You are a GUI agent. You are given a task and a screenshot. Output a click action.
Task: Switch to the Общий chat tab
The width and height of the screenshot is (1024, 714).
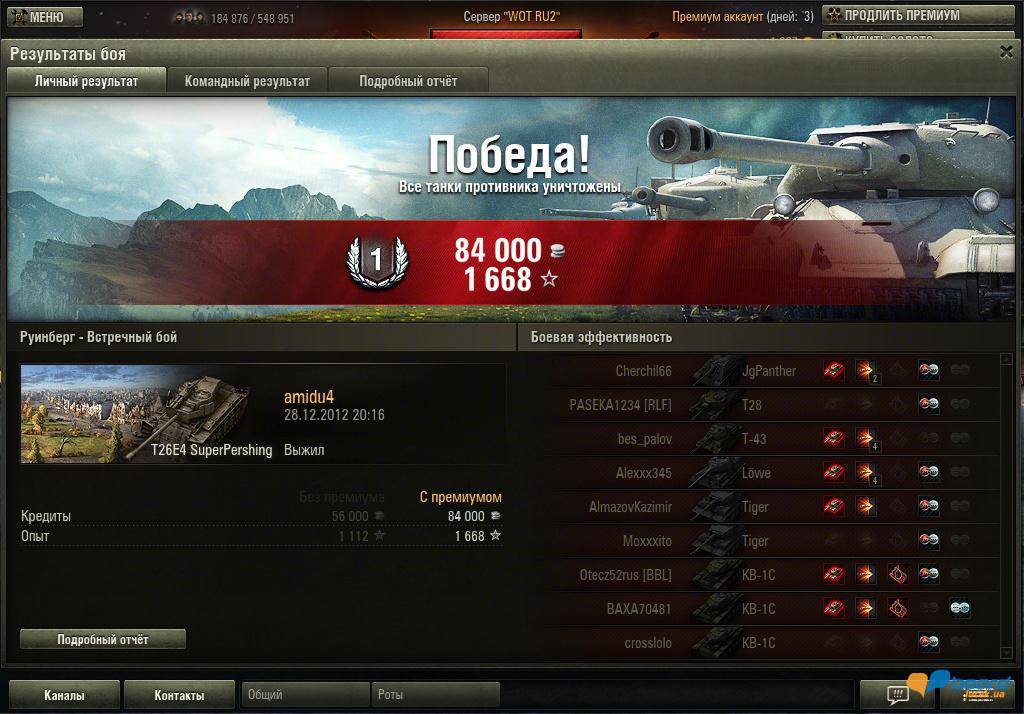305,695
